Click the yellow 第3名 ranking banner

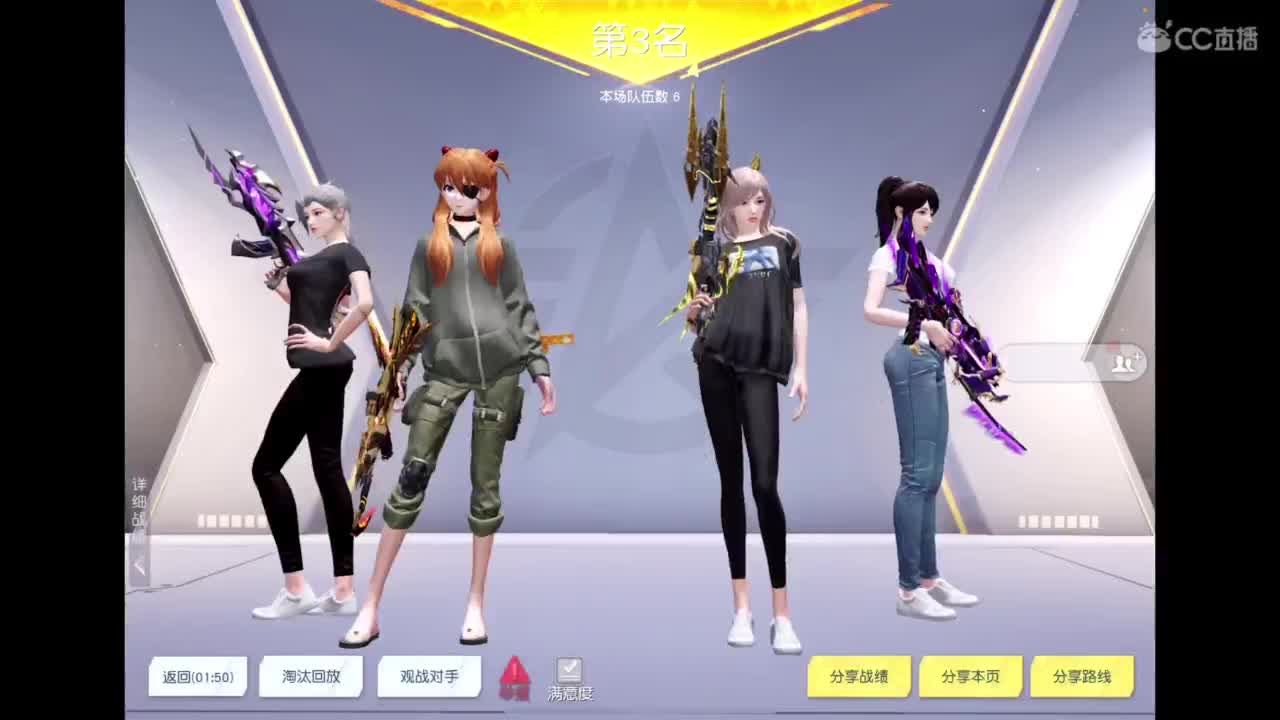coord(638,40)
